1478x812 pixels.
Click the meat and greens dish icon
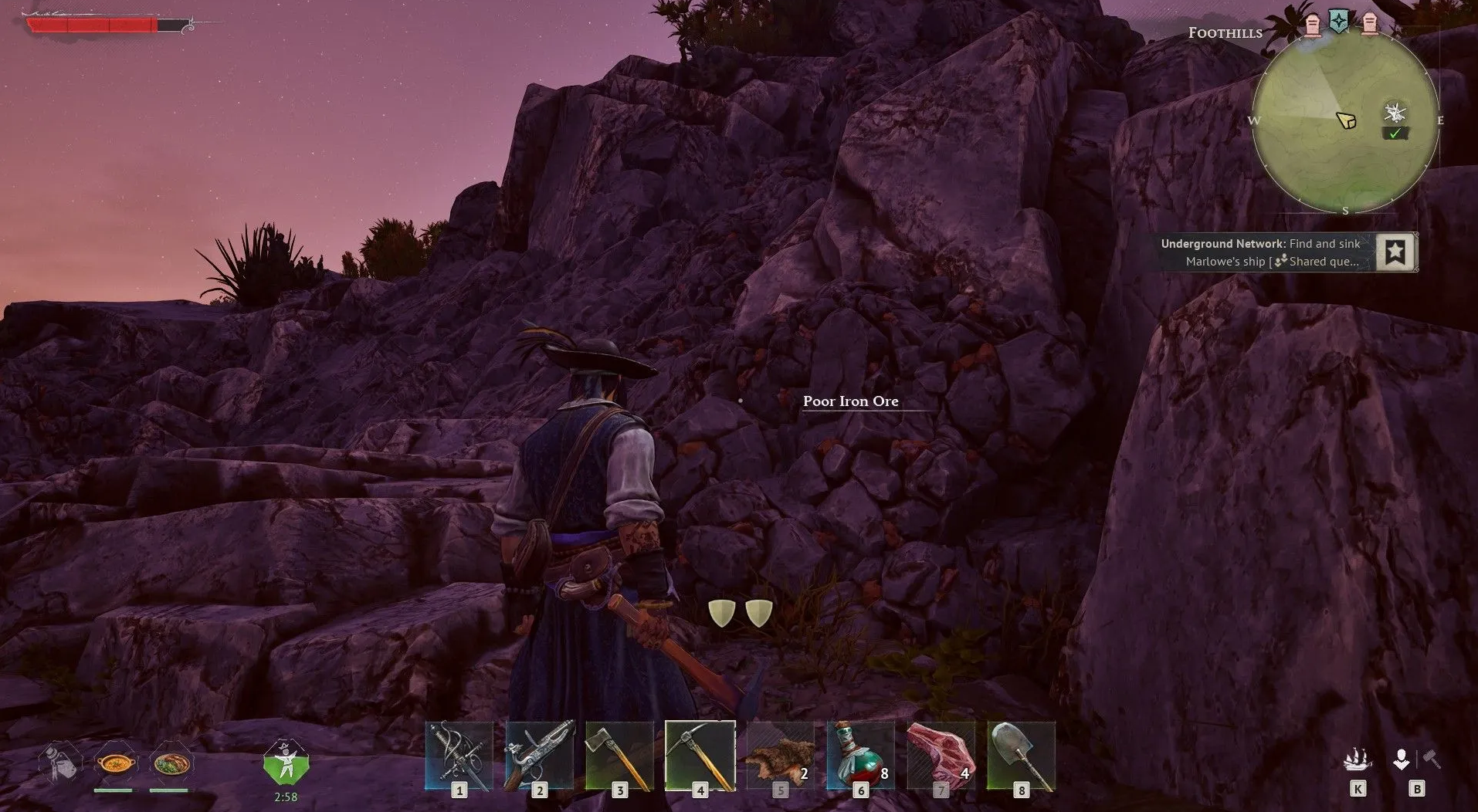(171, 763)
